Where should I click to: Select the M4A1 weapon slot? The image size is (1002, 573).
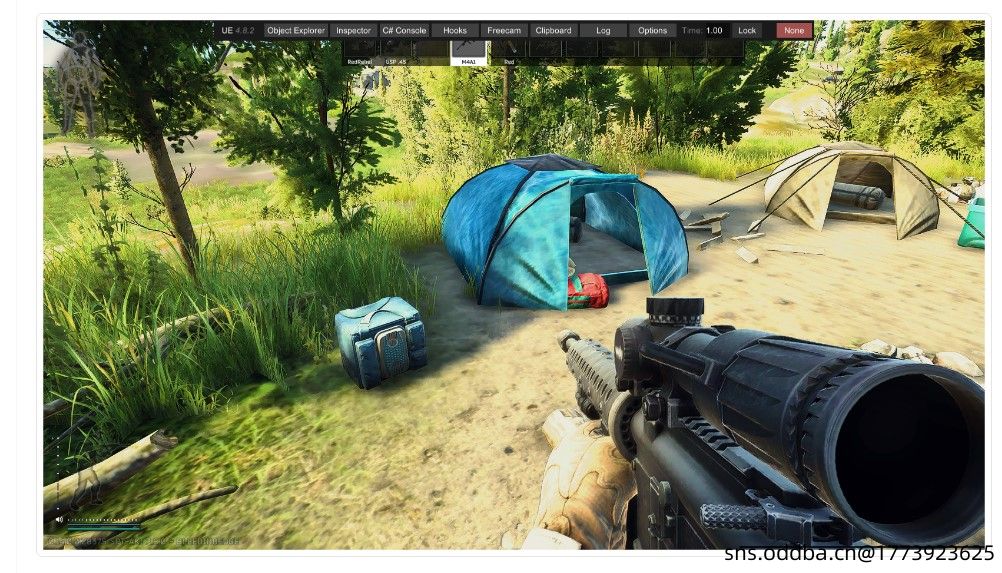click(468, 52)
